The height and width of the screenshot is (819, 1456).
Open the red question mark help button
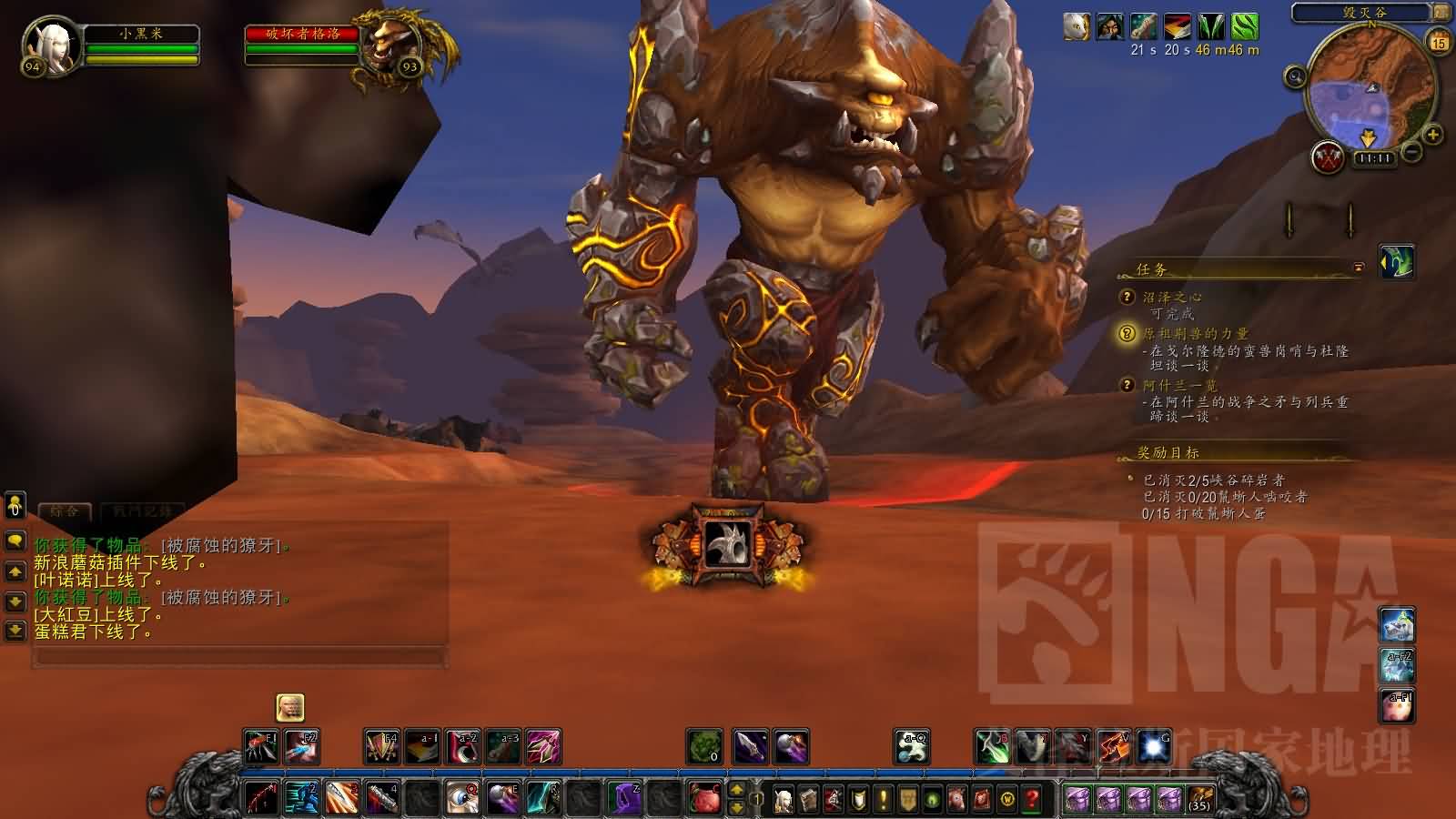point(1031,800)
